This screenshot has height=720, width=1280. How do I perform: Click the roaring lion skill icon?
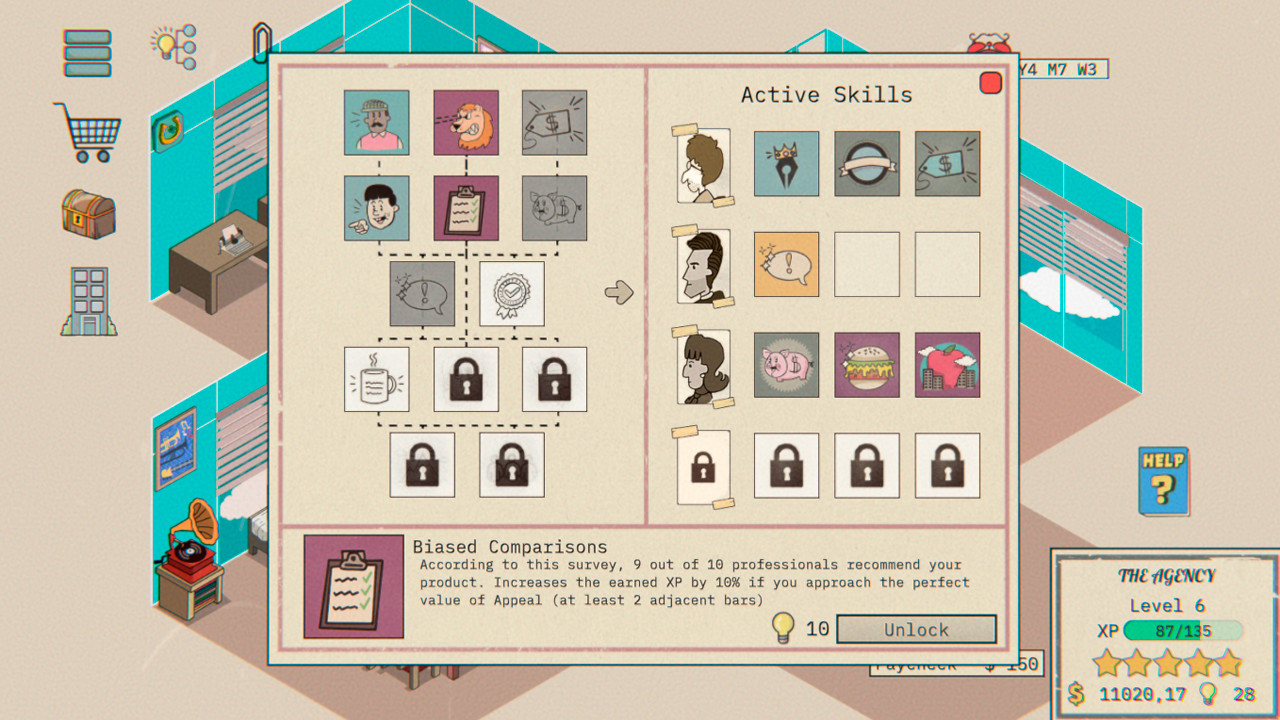[x=466, y=122]
